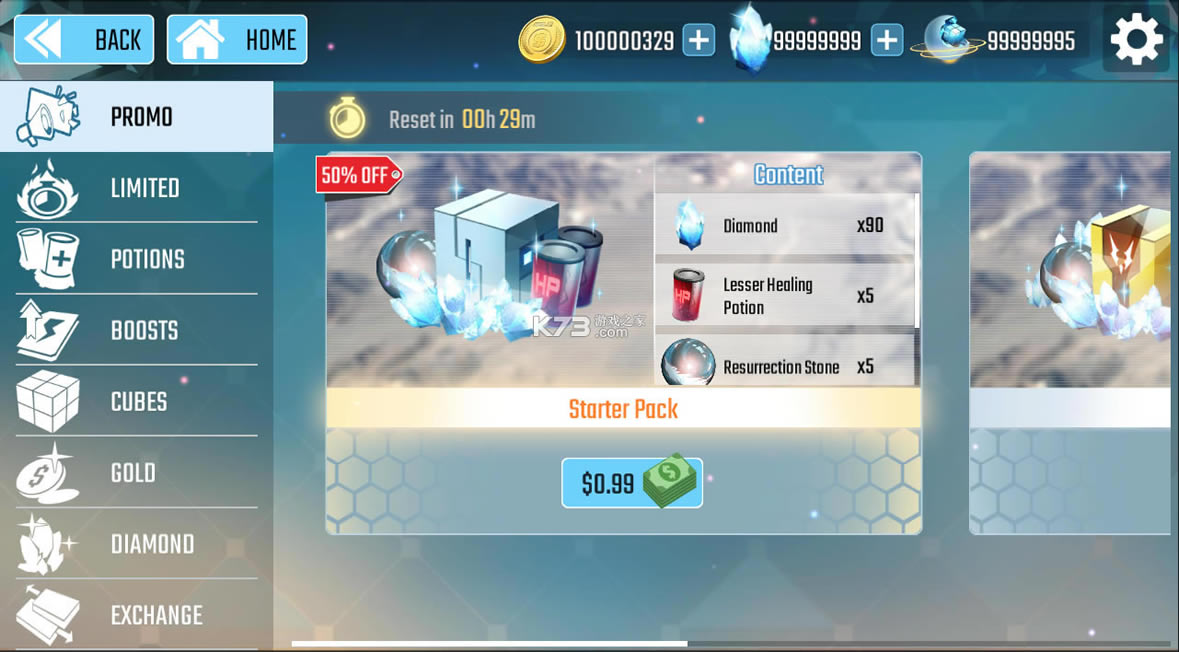Switch to the DIAMOND shop category

click(136, 543)
